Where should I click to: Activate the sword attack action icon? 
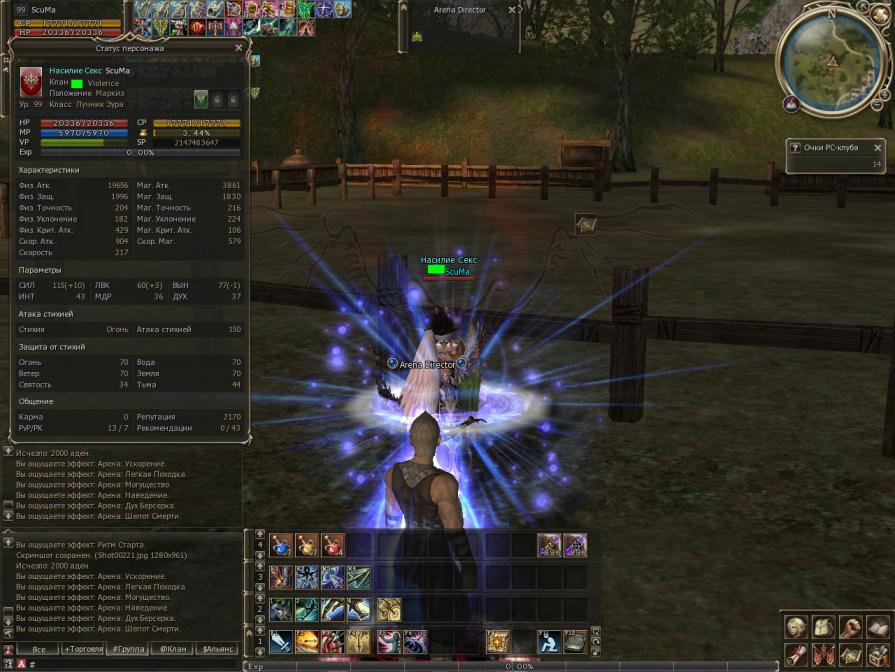[281, 641]
